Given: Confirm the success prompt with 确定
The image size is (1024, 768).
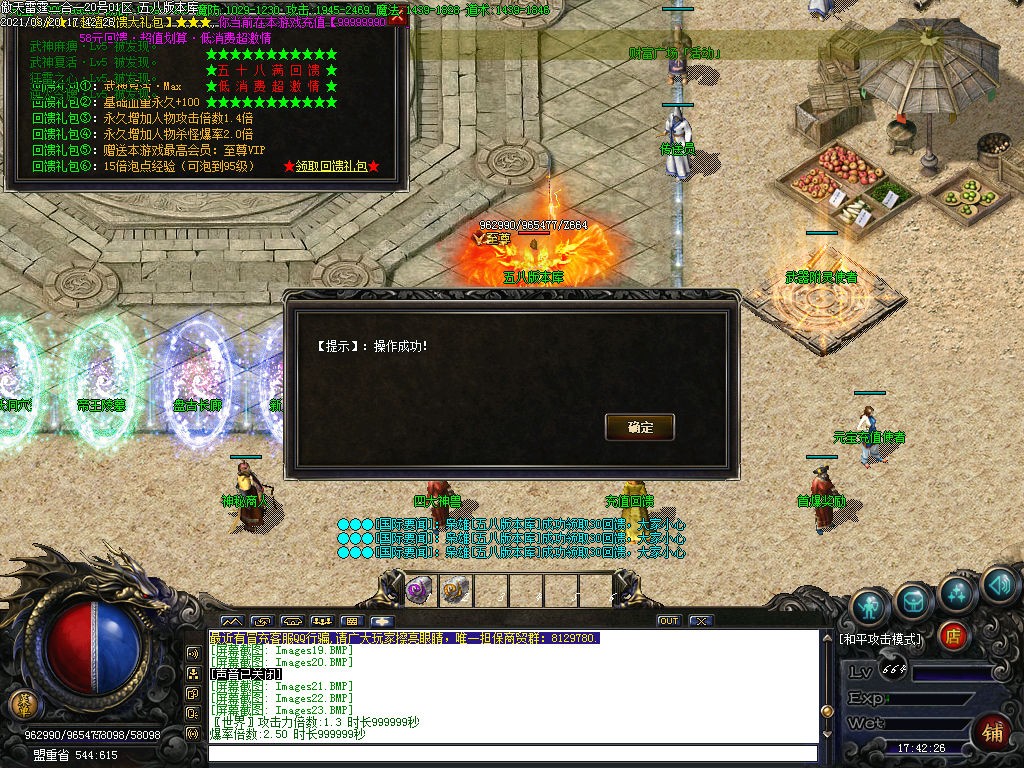Looking at the screenshot, I should pos(640,427).
